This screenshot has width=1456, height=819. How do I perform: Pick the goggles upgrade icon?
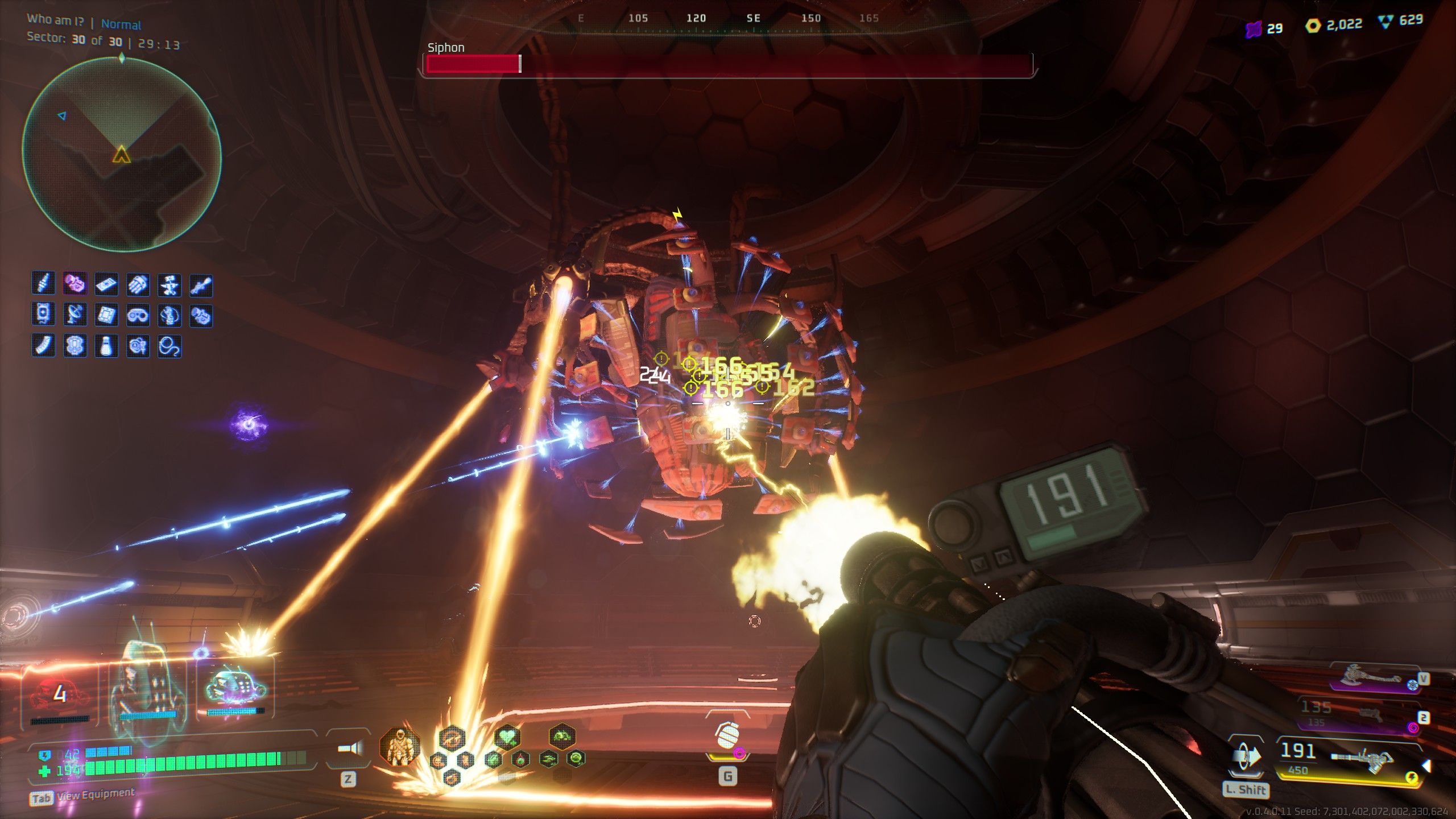click(x=137, y=315)
